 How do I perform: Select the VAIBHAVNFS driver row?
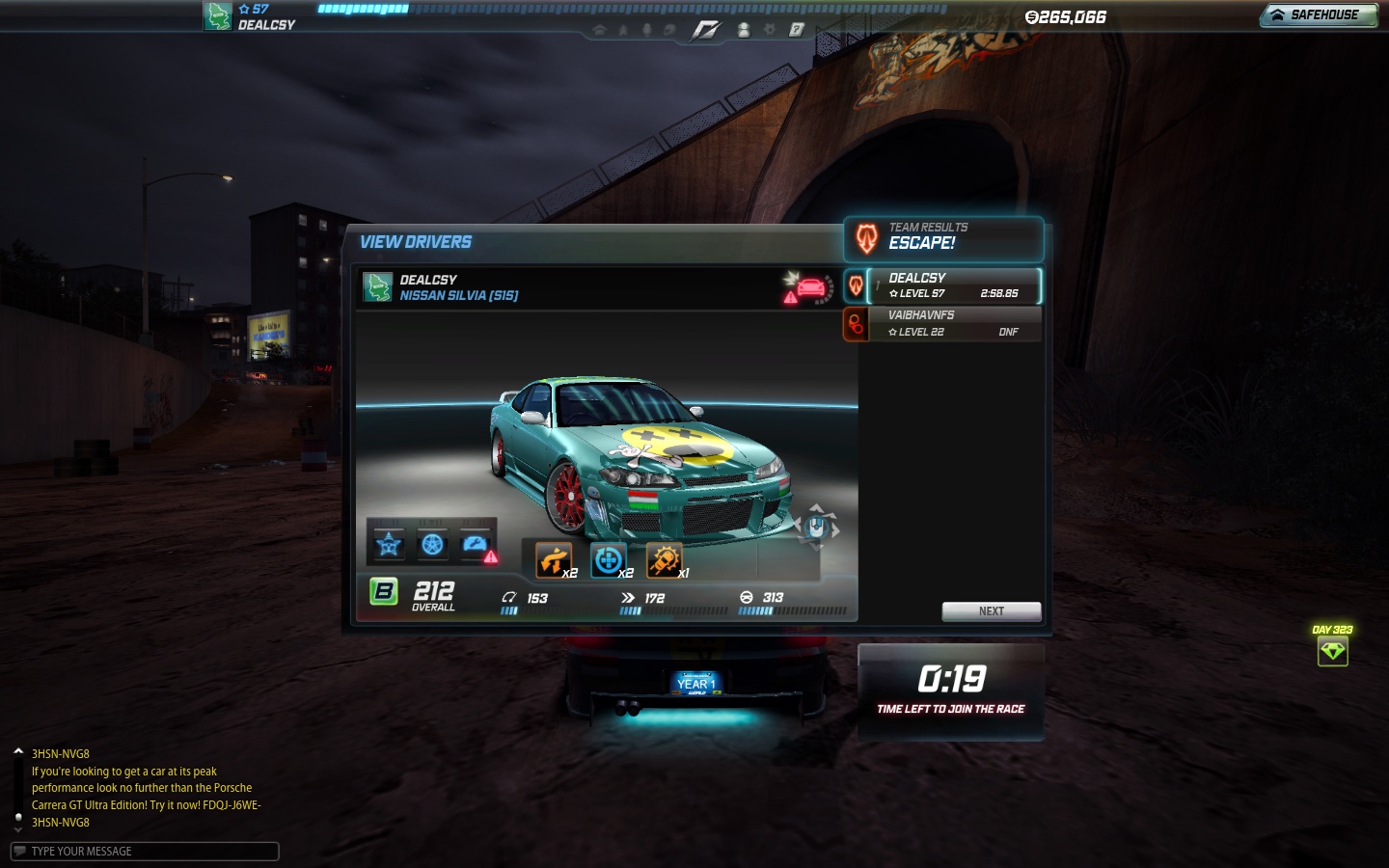point(953,324)
